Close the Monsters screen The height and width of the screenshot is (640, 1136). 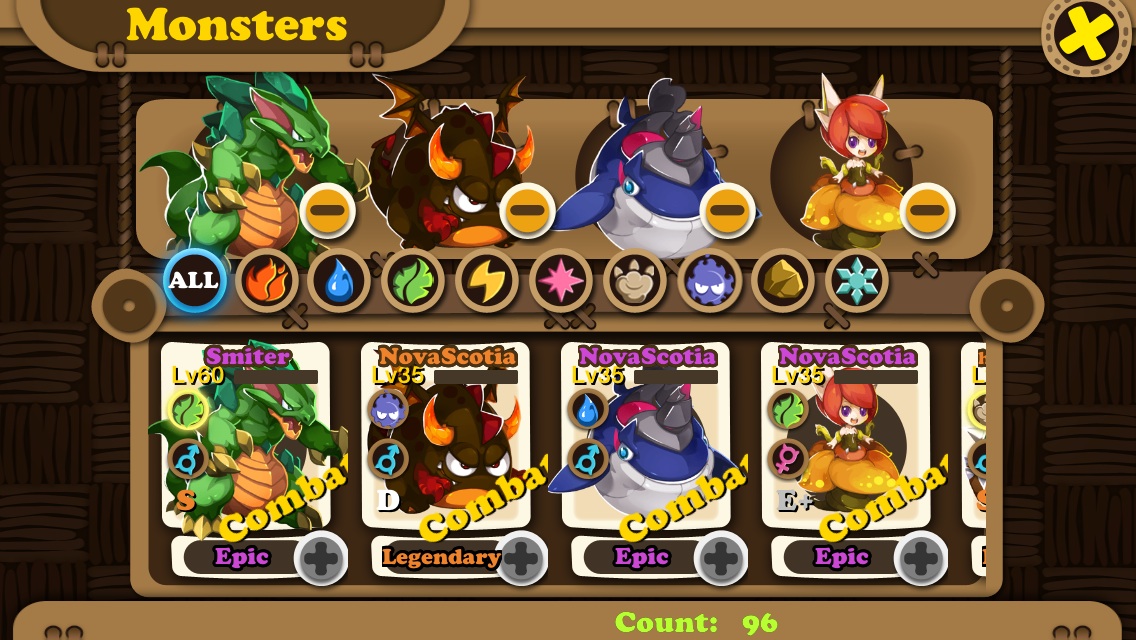[x=1086, y=34]
